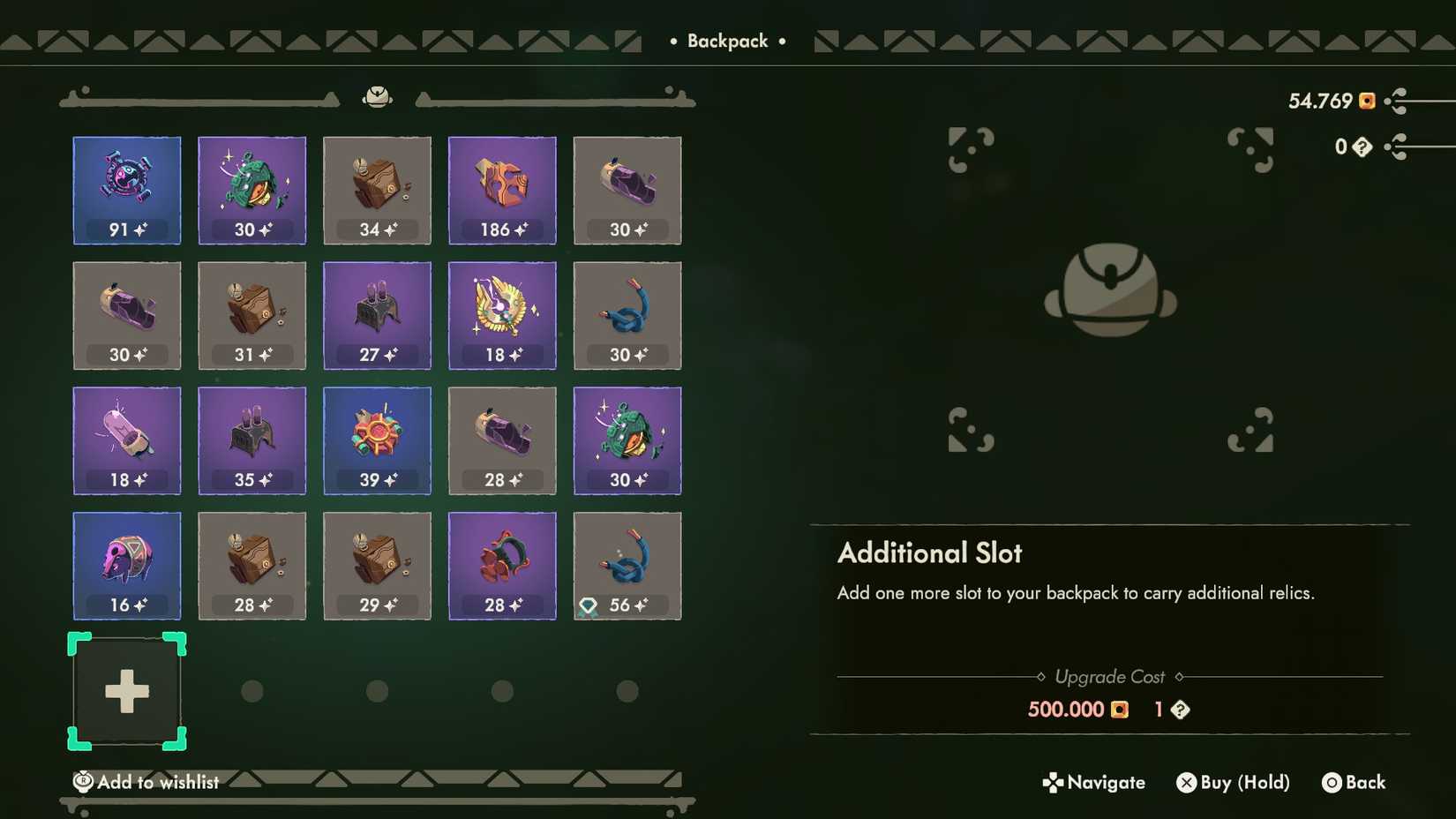Click the empty Additional Slot tile with the plus sign
This screenshot has height=819, width=1456.
coord(126,691)
